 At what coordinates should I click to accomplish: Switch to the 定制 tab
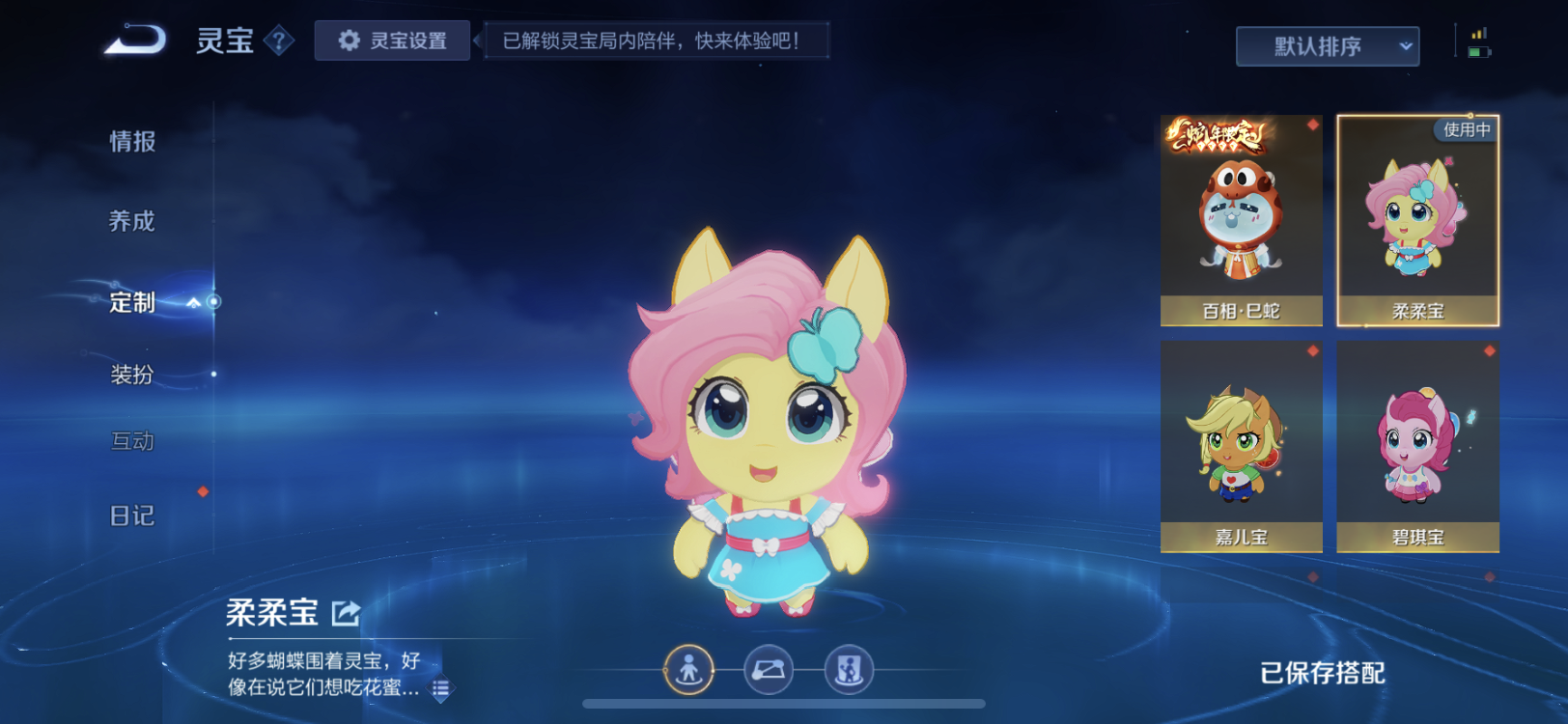click(133, 303)
